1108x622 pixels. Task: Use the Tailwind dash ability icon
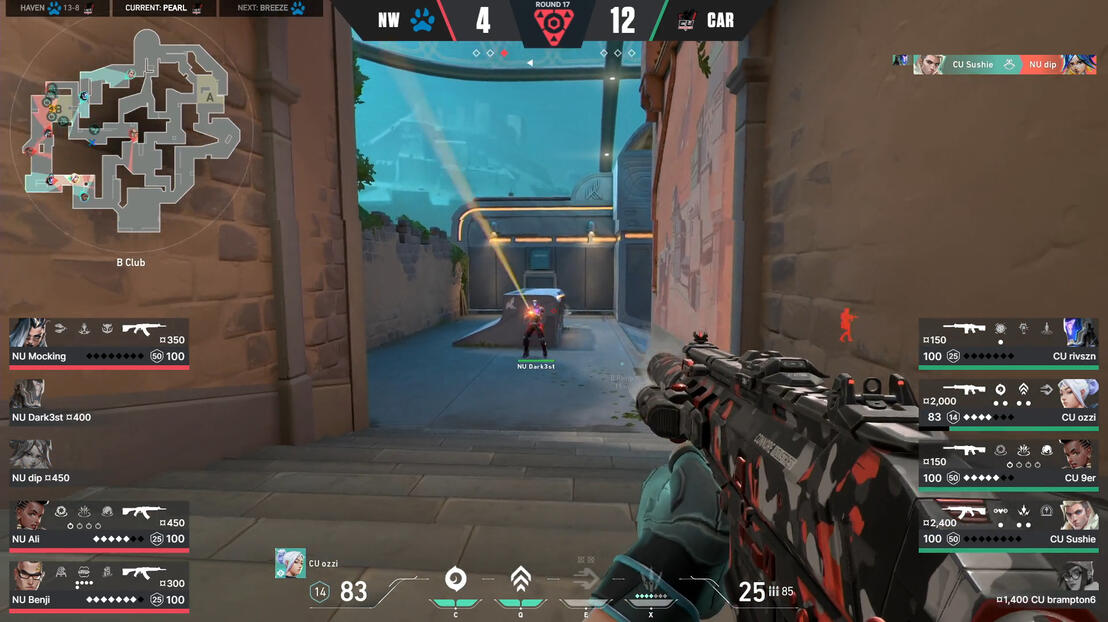(586, 580)
